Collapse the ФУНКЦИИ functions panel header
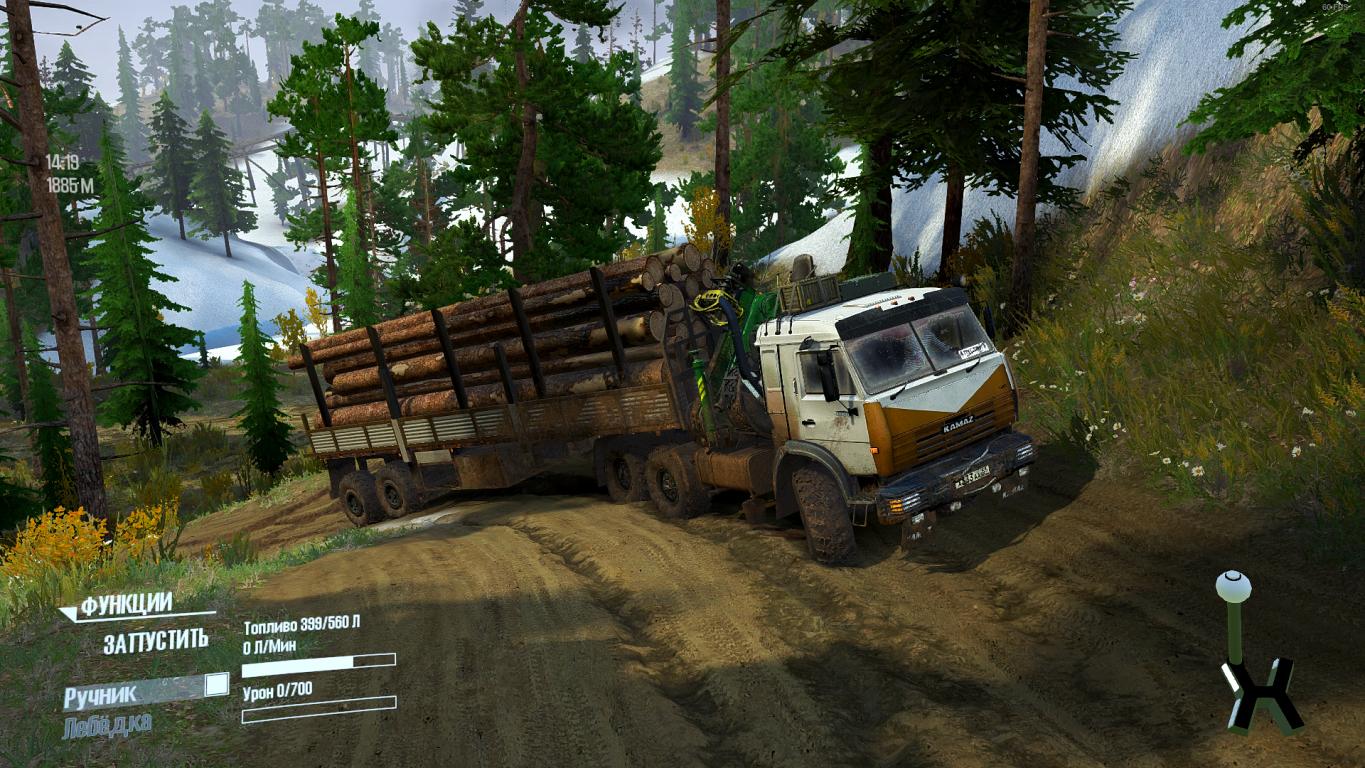Image resolution: width=1365 pixels, height=768 pixels. pyautogui.click(x=126, y=605)
